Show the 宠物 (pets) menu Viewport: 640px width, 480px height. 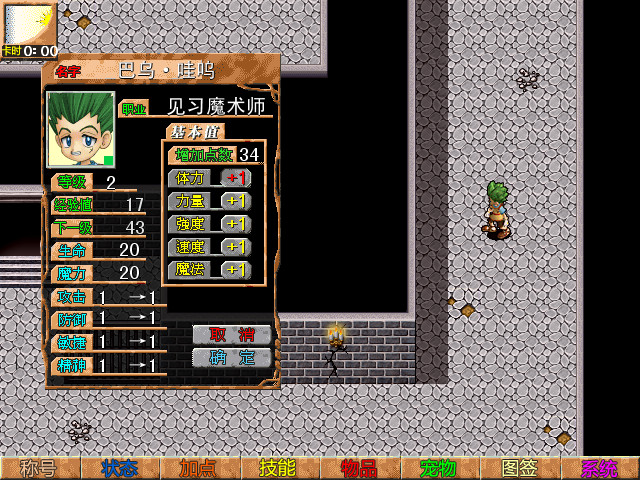(440, 468)
